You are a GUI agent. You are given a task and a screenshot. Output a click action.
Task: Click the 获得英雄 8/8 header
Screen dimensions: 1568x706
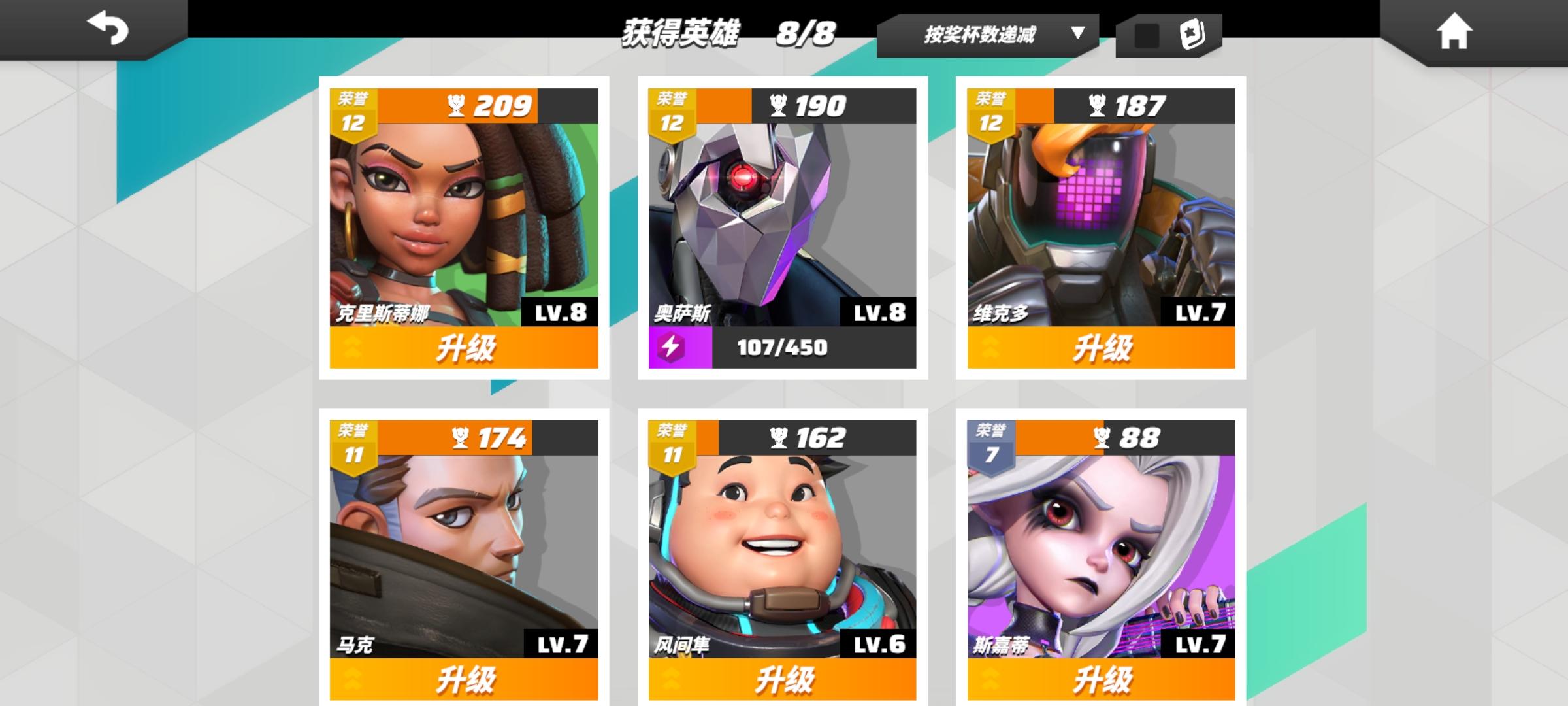click(x=727, y=34)
